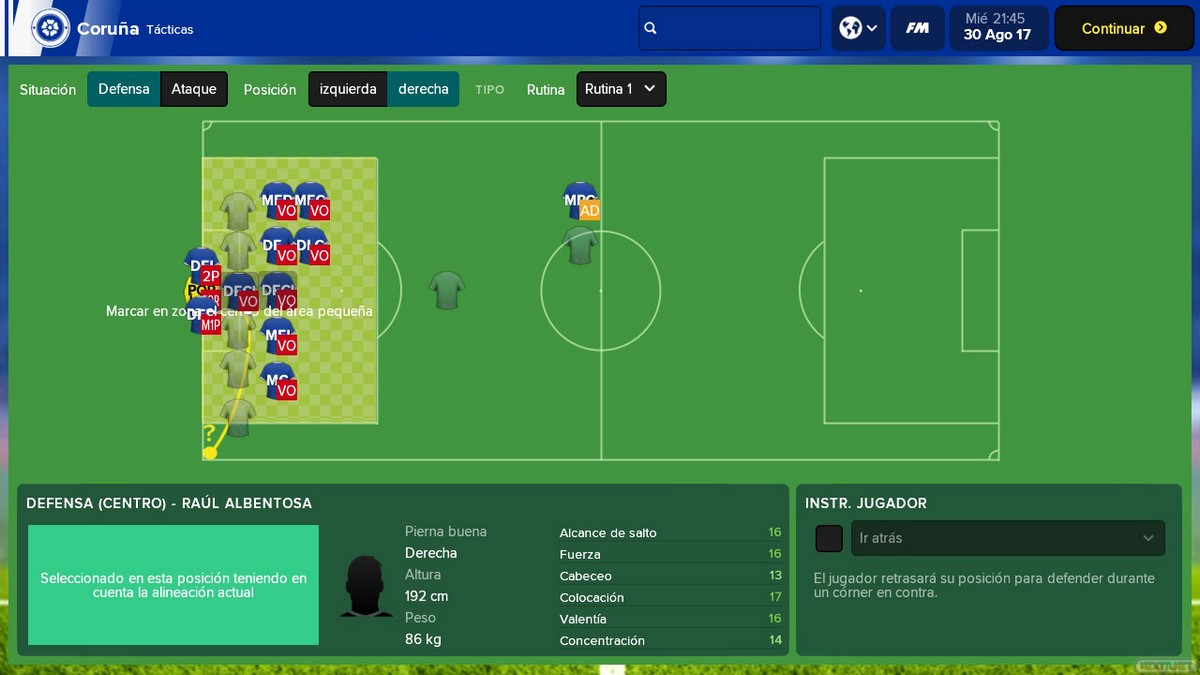Open the Coruña club badge menu

point(51,28)
